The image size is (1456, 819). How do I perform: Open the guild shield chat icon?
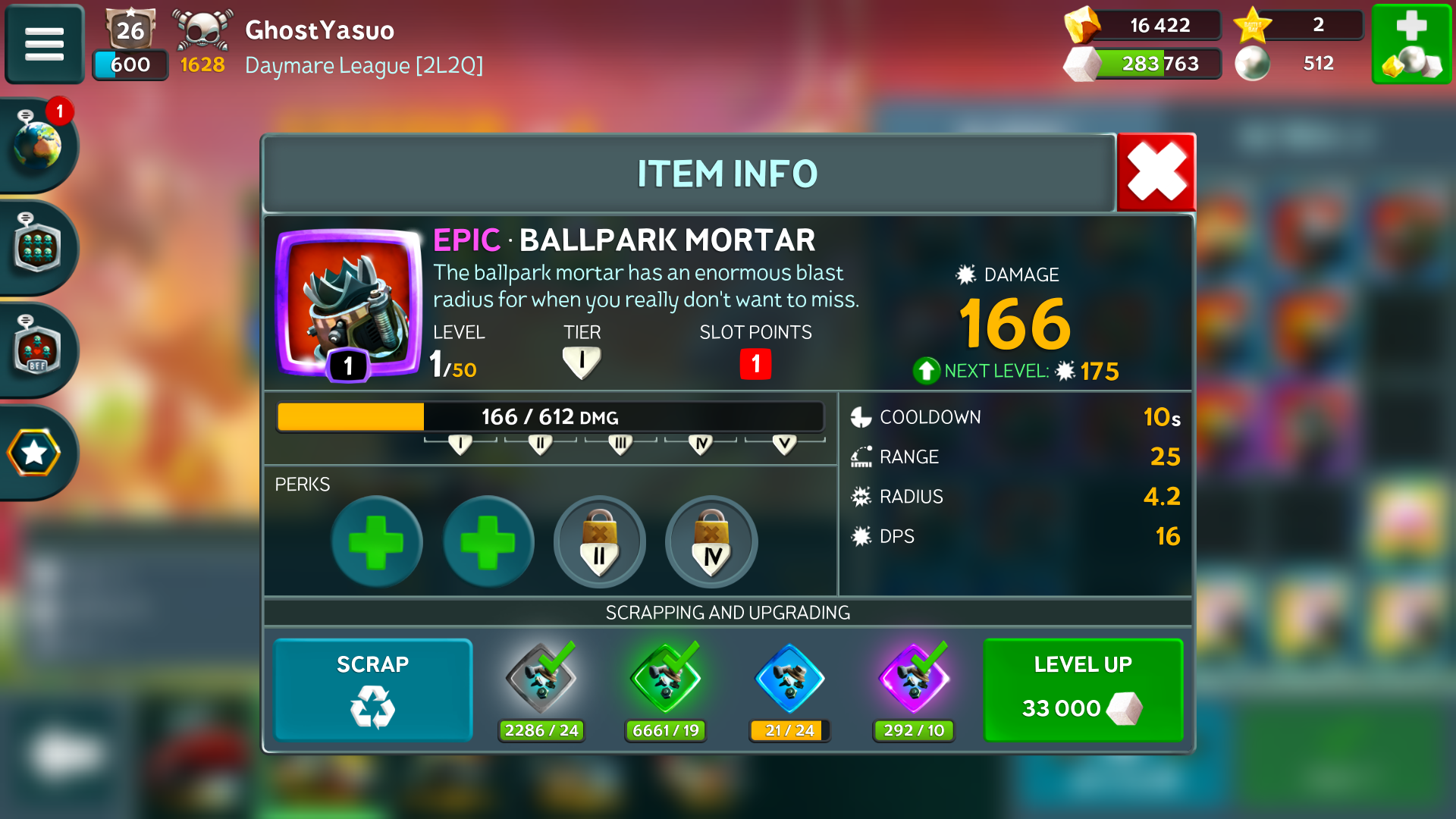(x=36, y=247)
